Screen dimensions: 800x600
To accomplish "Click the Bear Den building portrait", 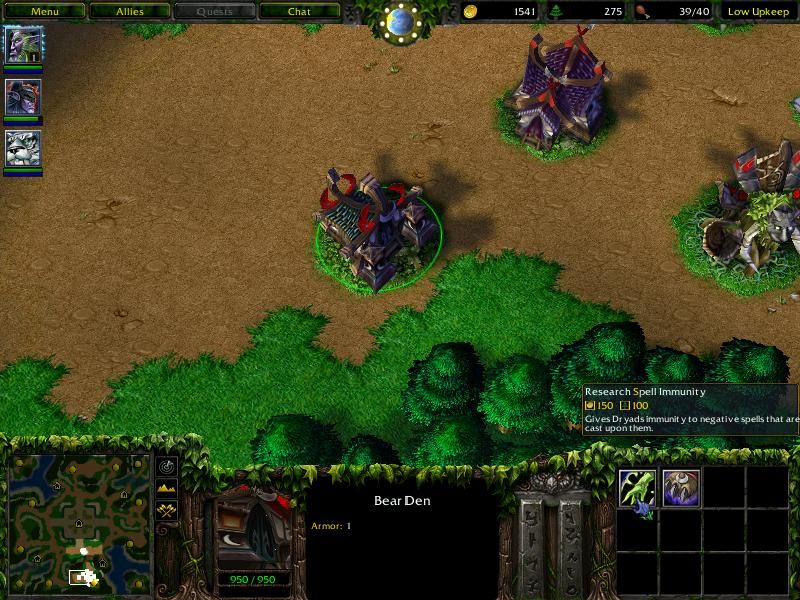I will click(x=253, y=531).
